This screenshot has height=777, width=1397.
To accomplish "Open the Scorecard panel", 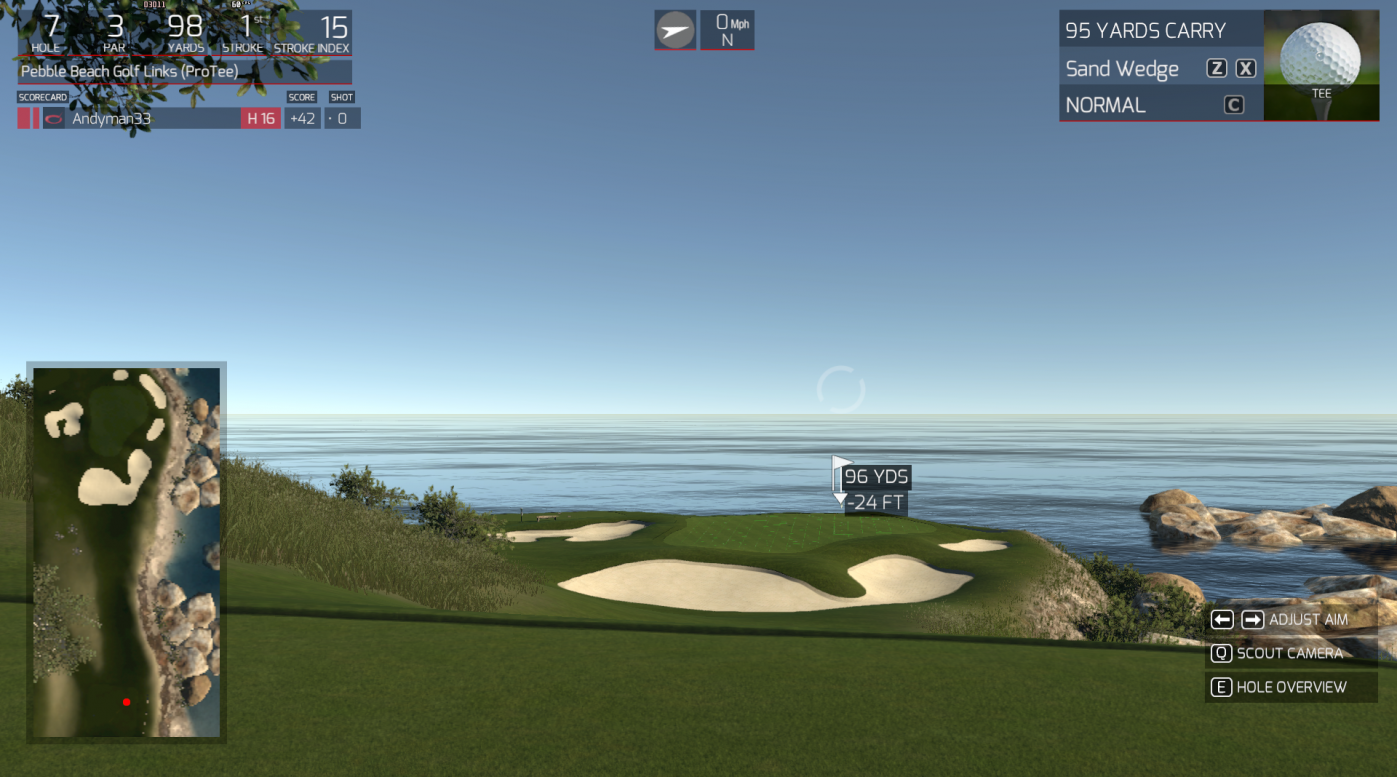I will (42, 97).
